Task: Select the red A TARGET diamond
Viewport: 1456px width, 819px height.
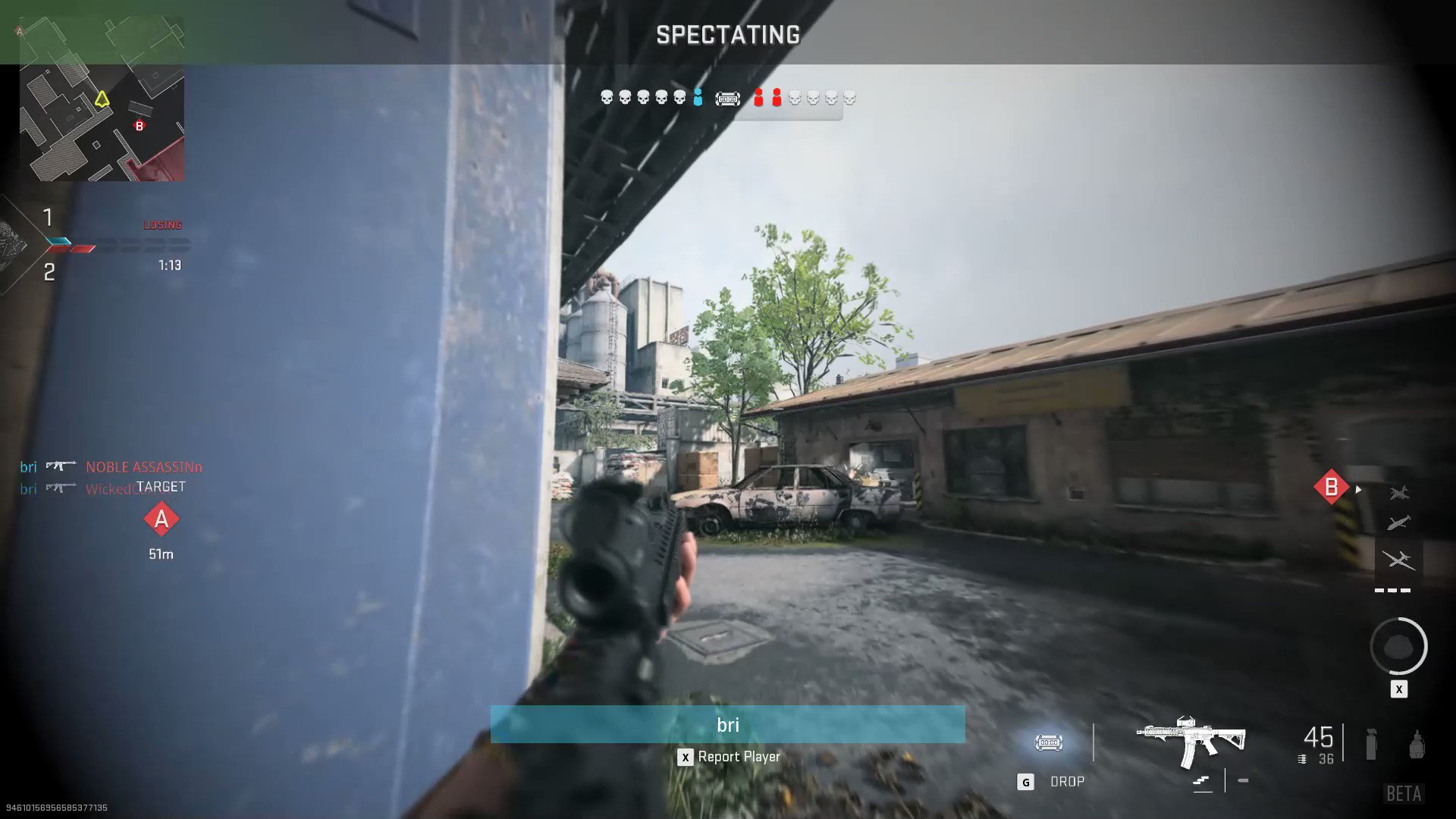Action: click(161, 519)
